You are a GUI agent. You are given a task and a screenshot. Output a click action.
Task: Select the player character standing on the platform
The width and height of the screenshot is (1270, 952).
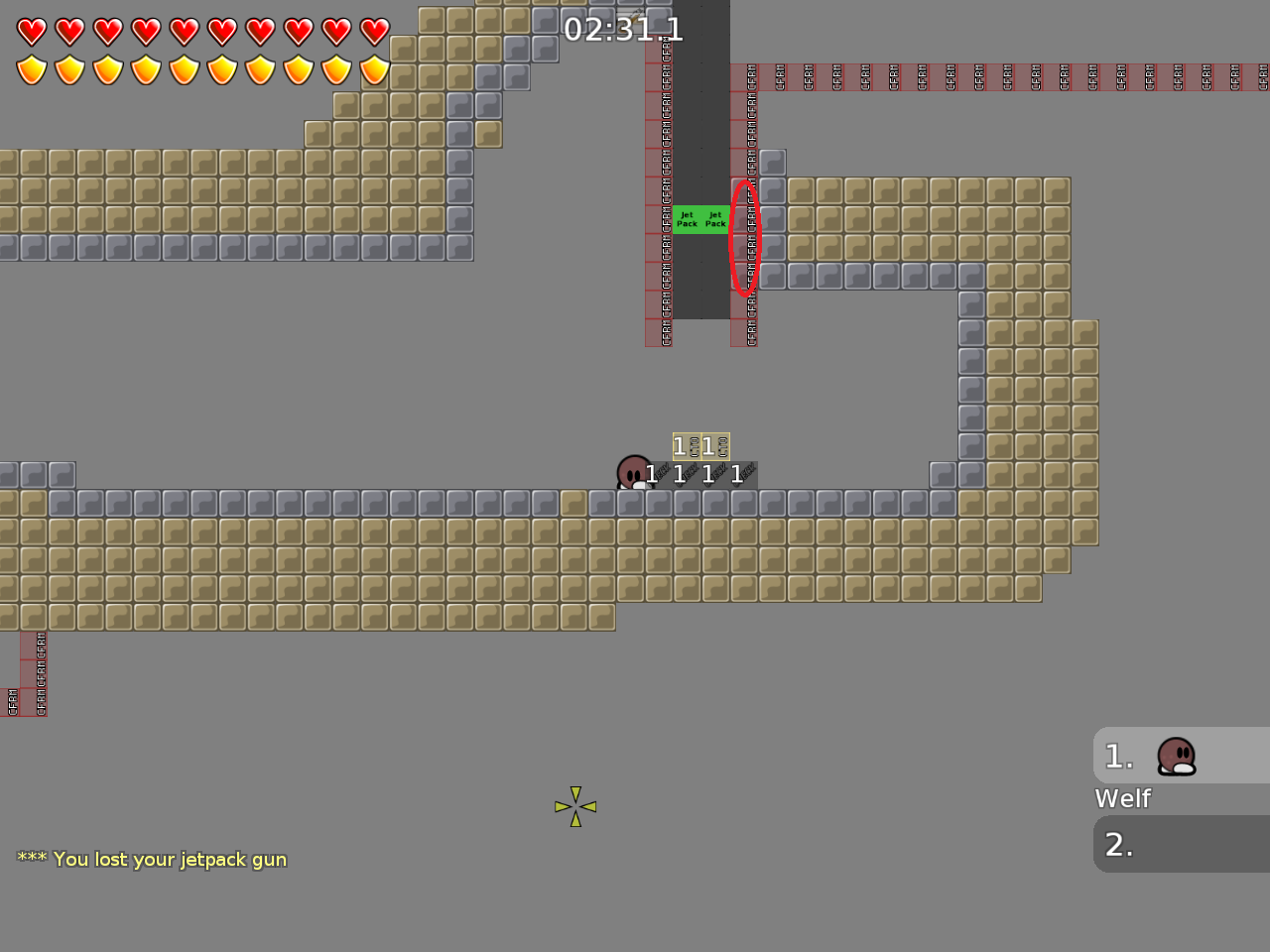coord(633,473)
